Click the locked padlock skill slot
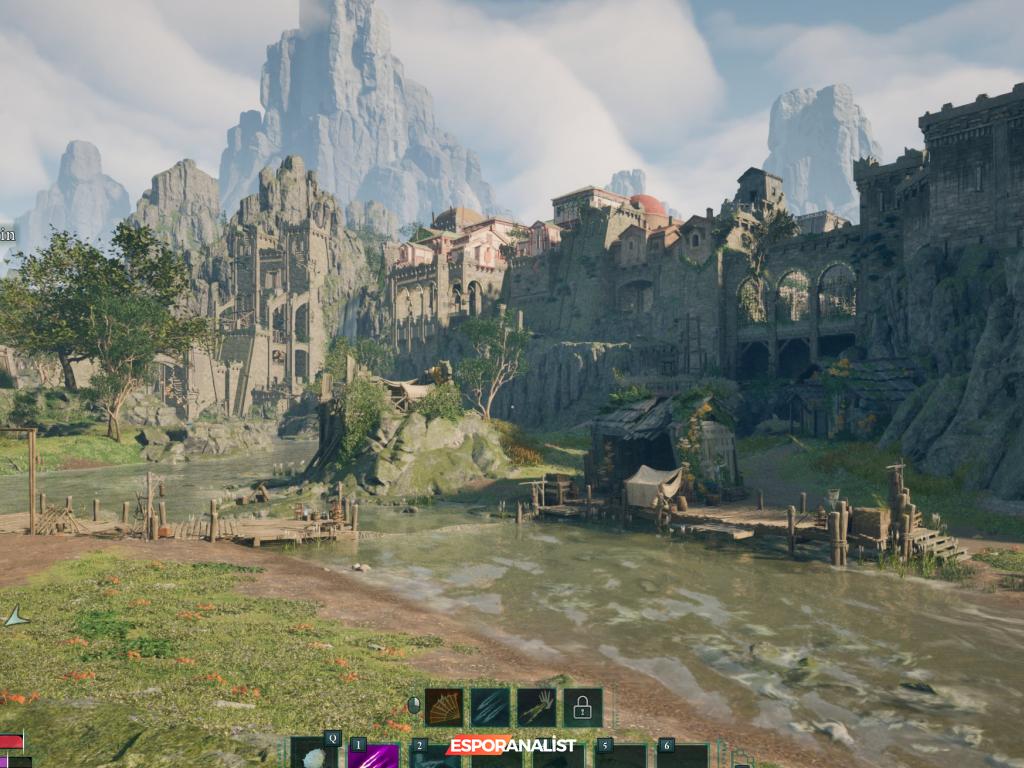Viewport: 1024px width, 768px height. pos(582,707)
